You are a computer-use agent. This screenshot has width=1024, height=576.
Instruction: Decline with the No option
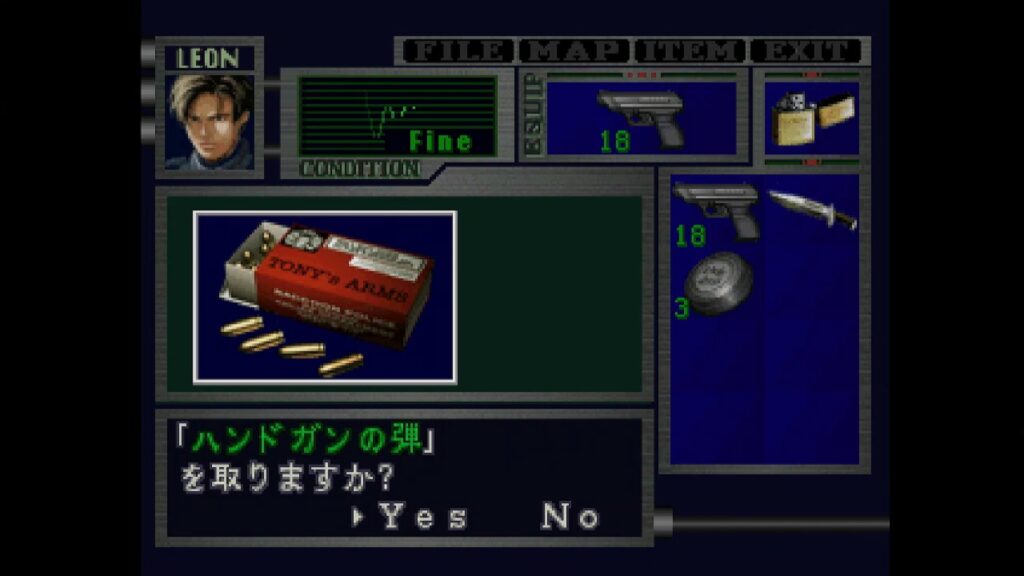(571, 516)
